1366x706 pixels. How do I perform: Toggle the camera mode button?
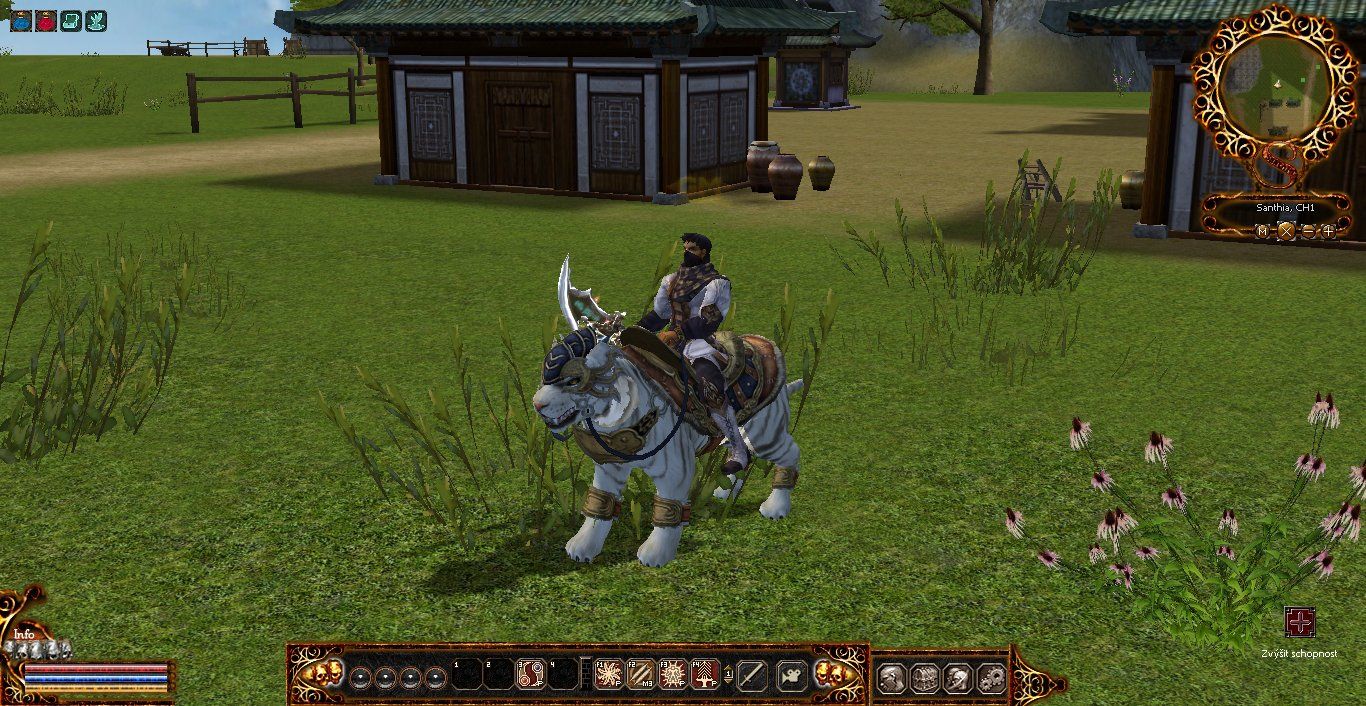click(792, 676)
